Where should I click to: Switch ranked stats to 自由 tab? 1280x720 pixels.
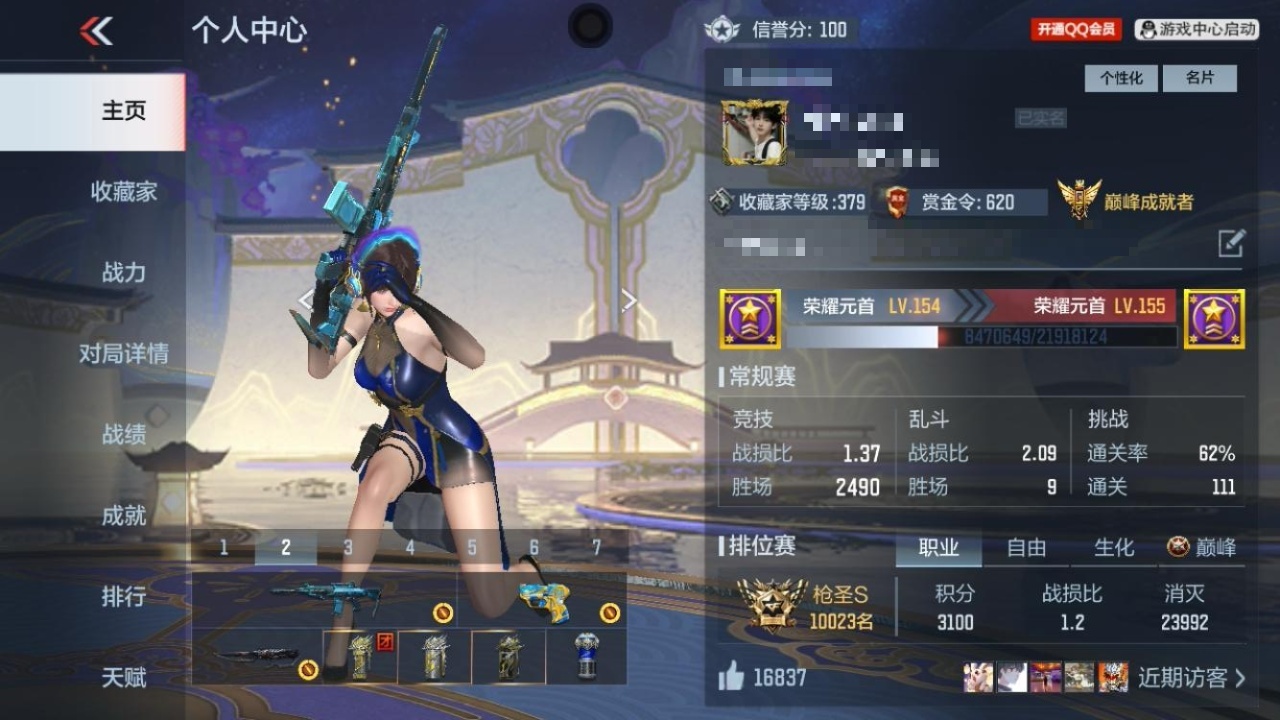point(1026,547)
